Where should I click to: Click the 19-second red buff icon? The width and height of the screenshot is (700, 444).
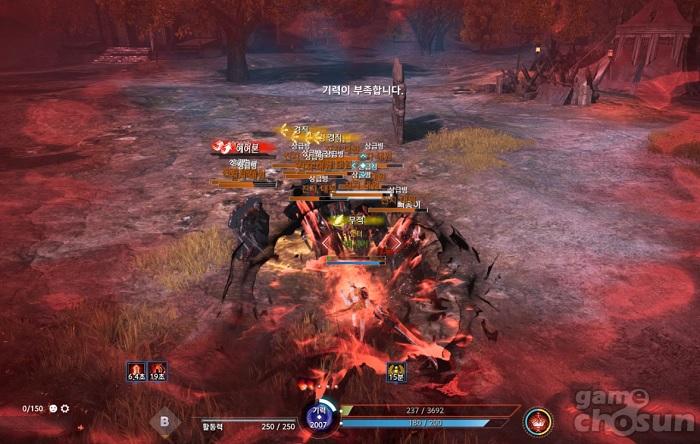[x=157, y=371]
